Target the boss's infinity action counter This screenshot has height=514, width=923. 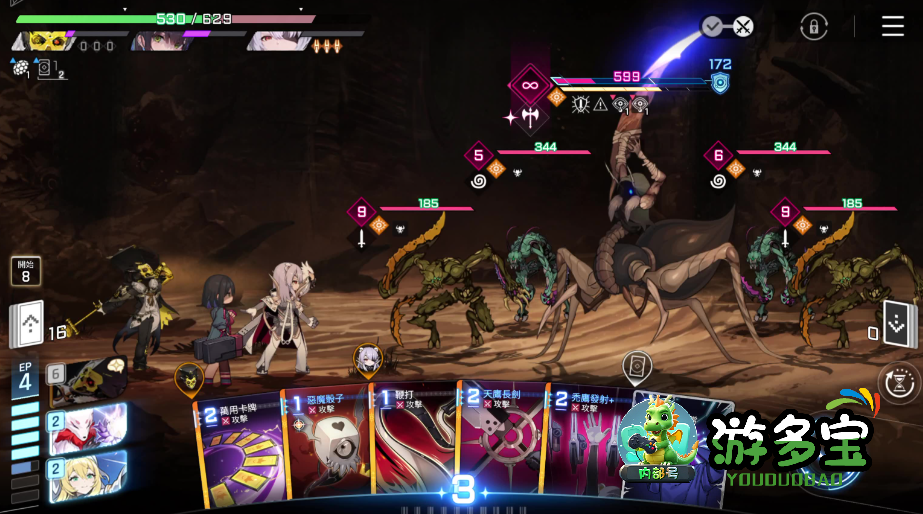[x=529, y=86]
